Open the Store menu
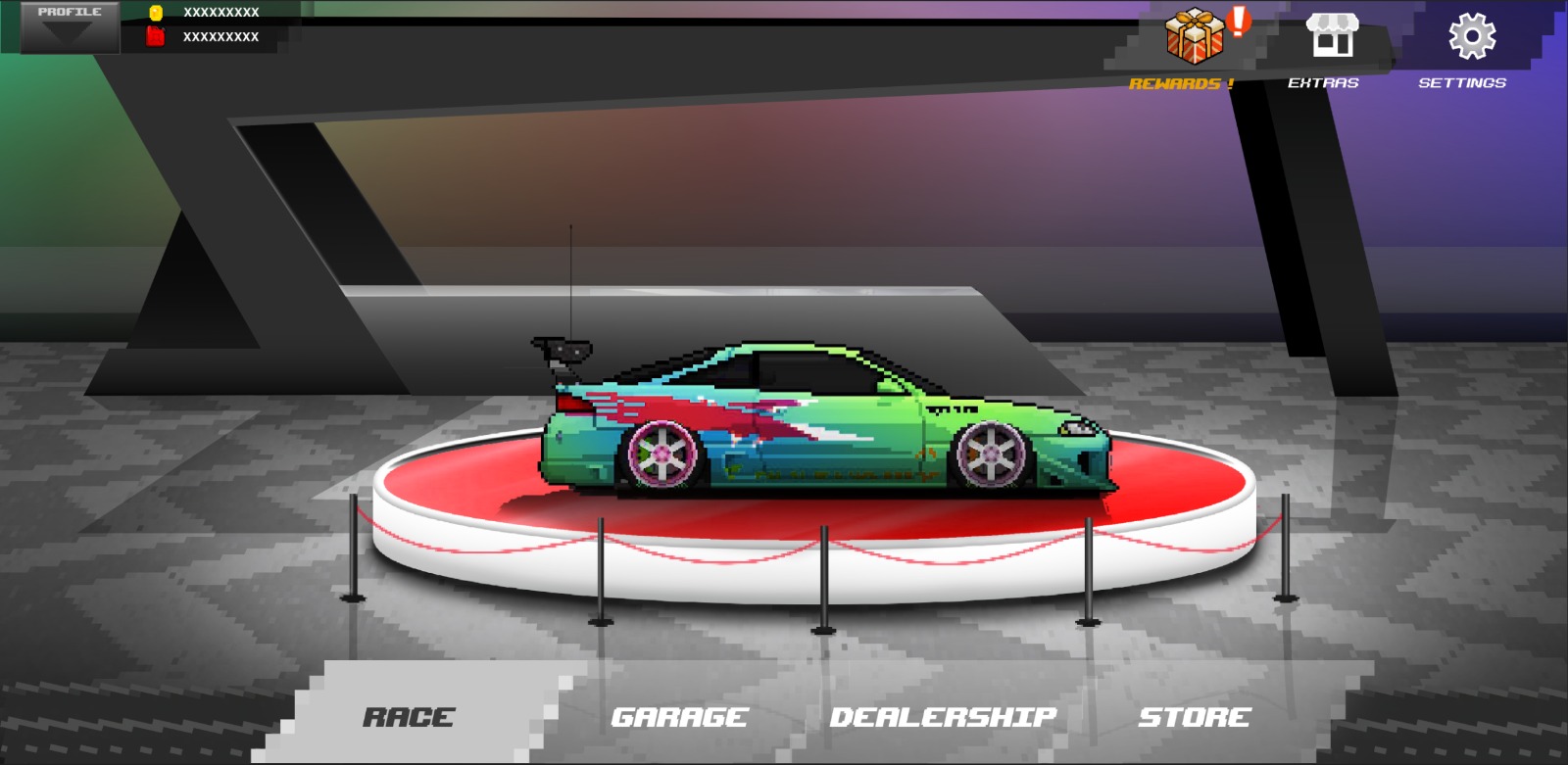Image resolution: width=1568 pixels, height=765 pixels. click(1194, 717)
